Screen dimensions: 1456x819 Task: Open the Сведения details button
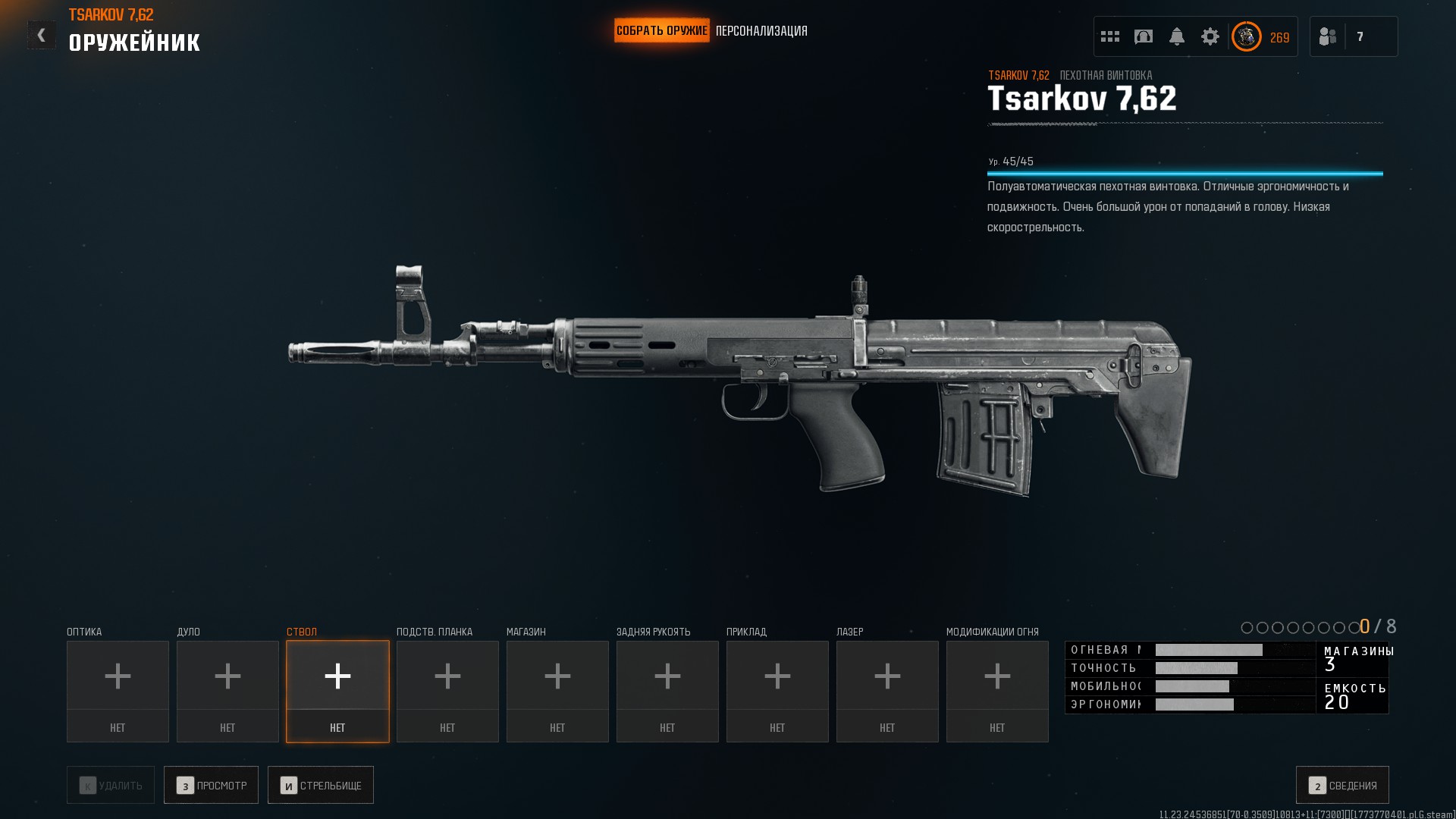click(1342, 785)
